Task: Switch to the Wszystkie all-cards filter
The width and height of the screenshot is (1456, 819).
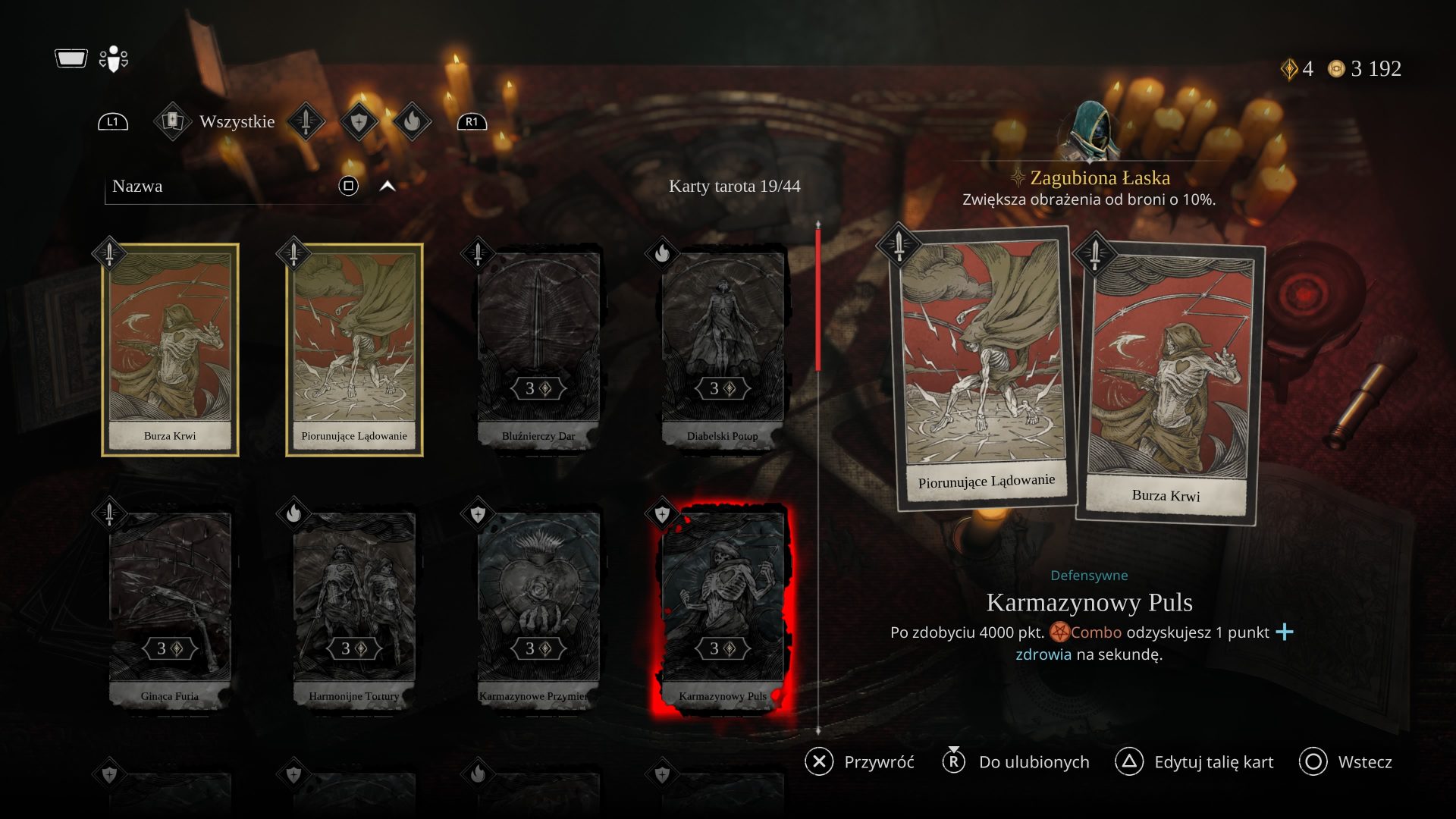Action: pyautogui.click(x=217, y=121)
